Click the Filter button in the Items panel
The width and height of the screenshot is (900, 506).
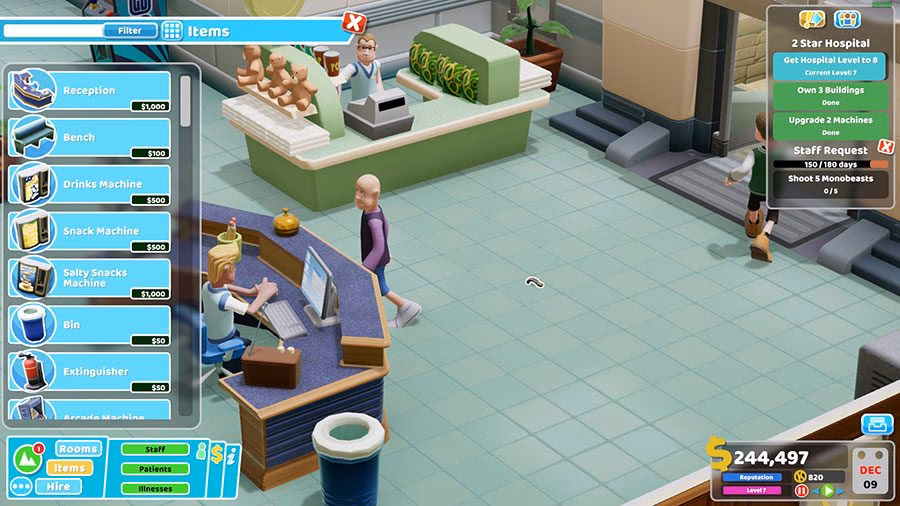pos(130,31)
